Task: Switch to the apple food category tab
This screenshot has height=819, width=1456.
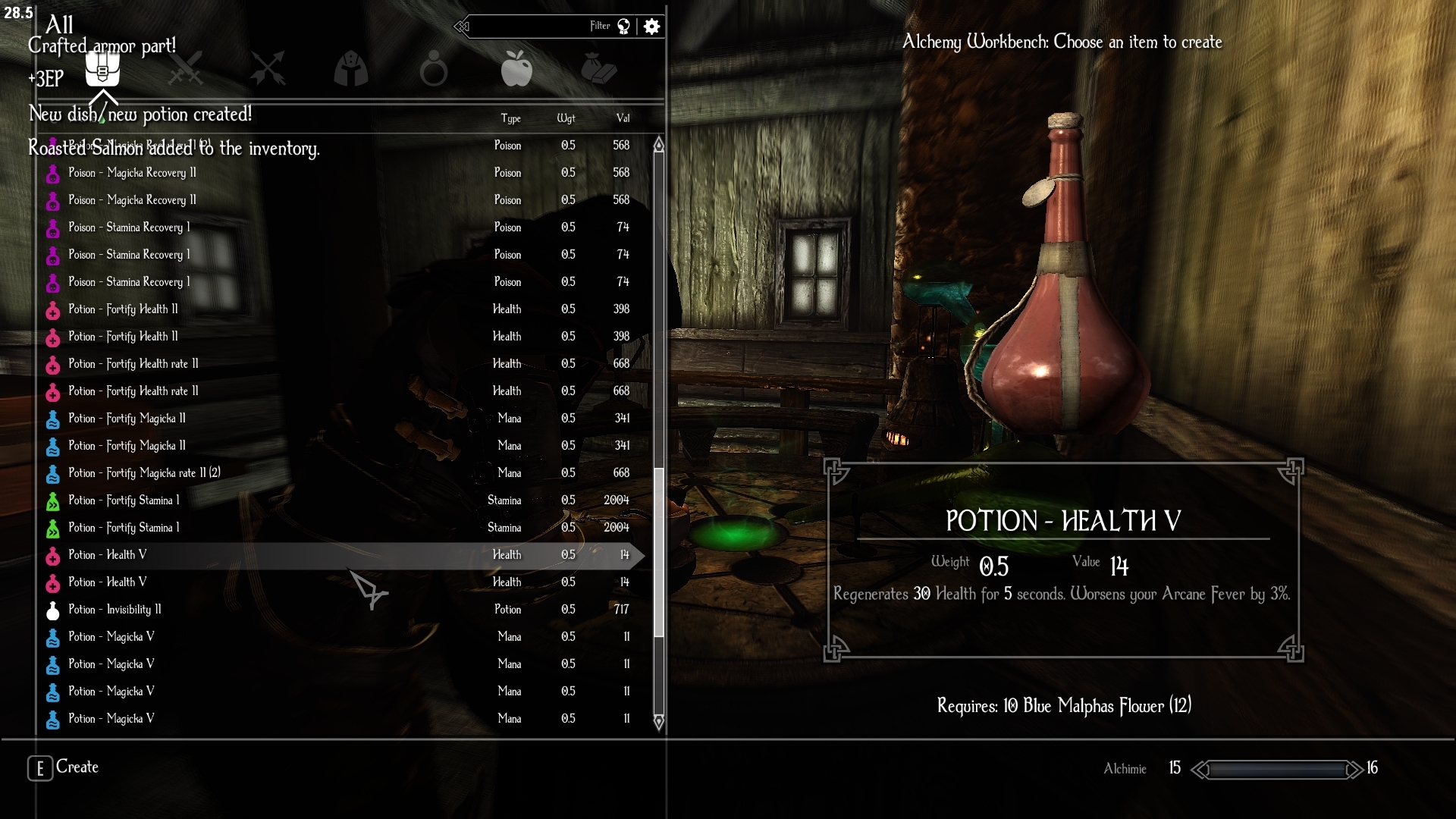Action: [x=516, y=69]
